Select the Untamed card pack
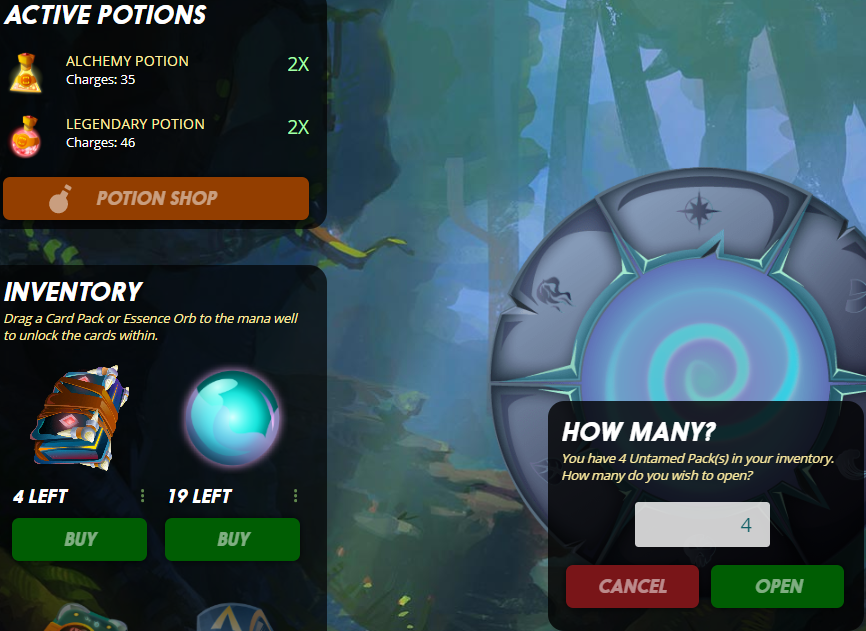Image resolution: width=866 pixels, height=631 pixels. coord(79,419)
